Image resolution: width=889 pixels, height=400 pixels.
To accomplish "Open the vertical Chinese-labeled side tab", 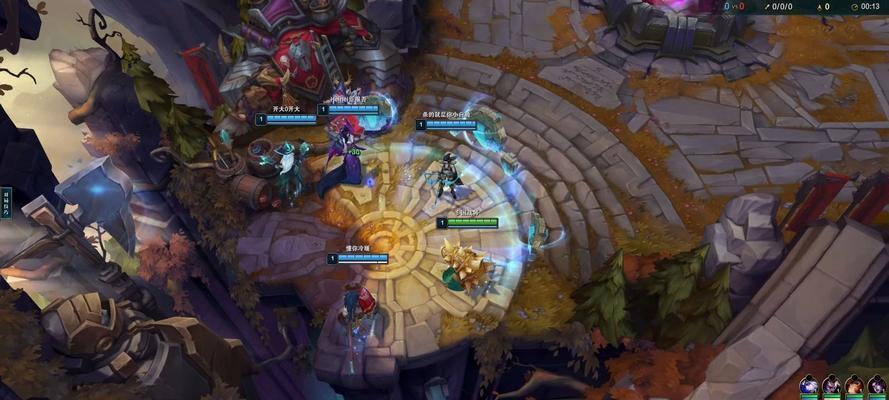I will 5,203.
